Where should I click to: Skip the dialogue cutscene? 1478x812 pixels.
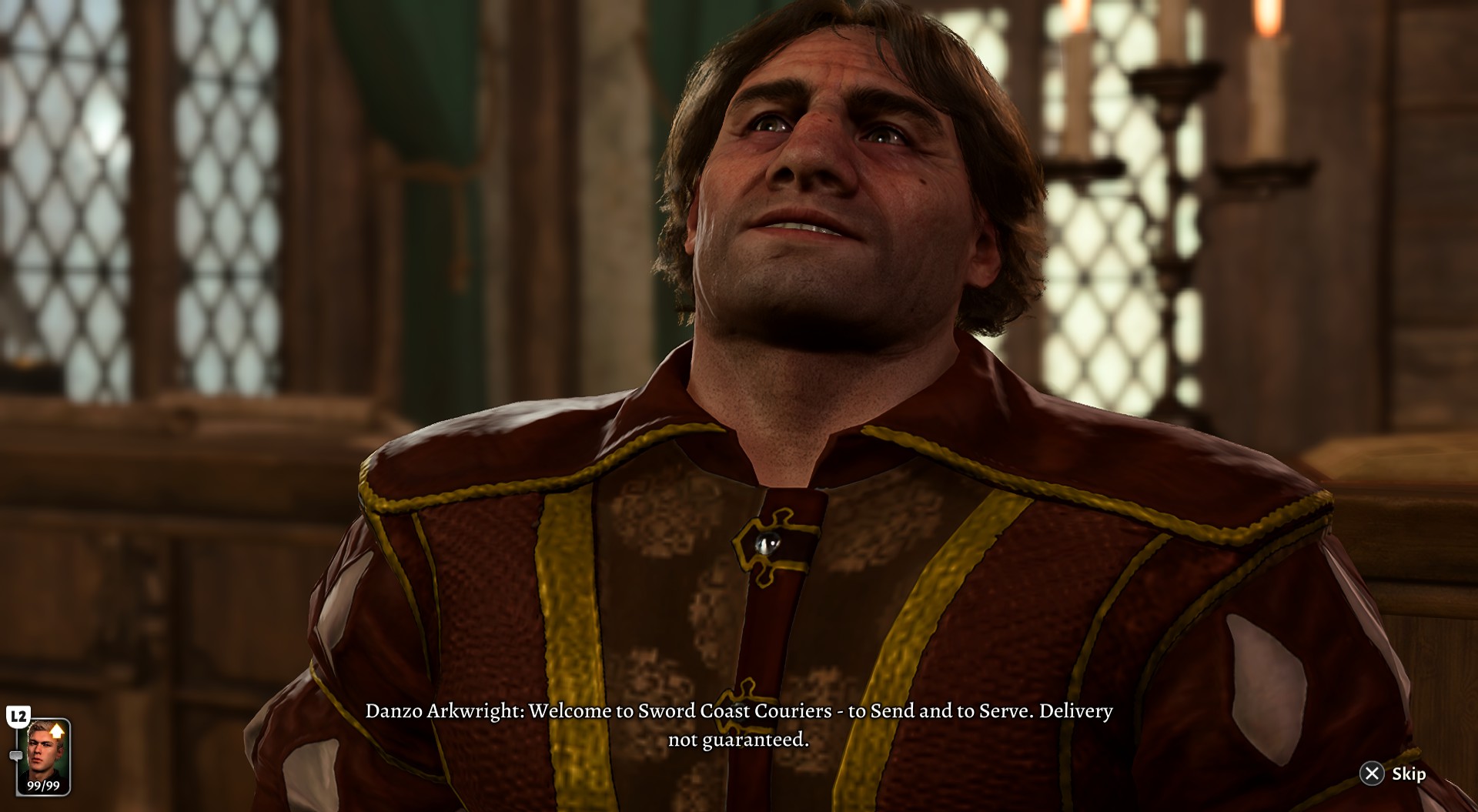click(x=1393, y=774)
